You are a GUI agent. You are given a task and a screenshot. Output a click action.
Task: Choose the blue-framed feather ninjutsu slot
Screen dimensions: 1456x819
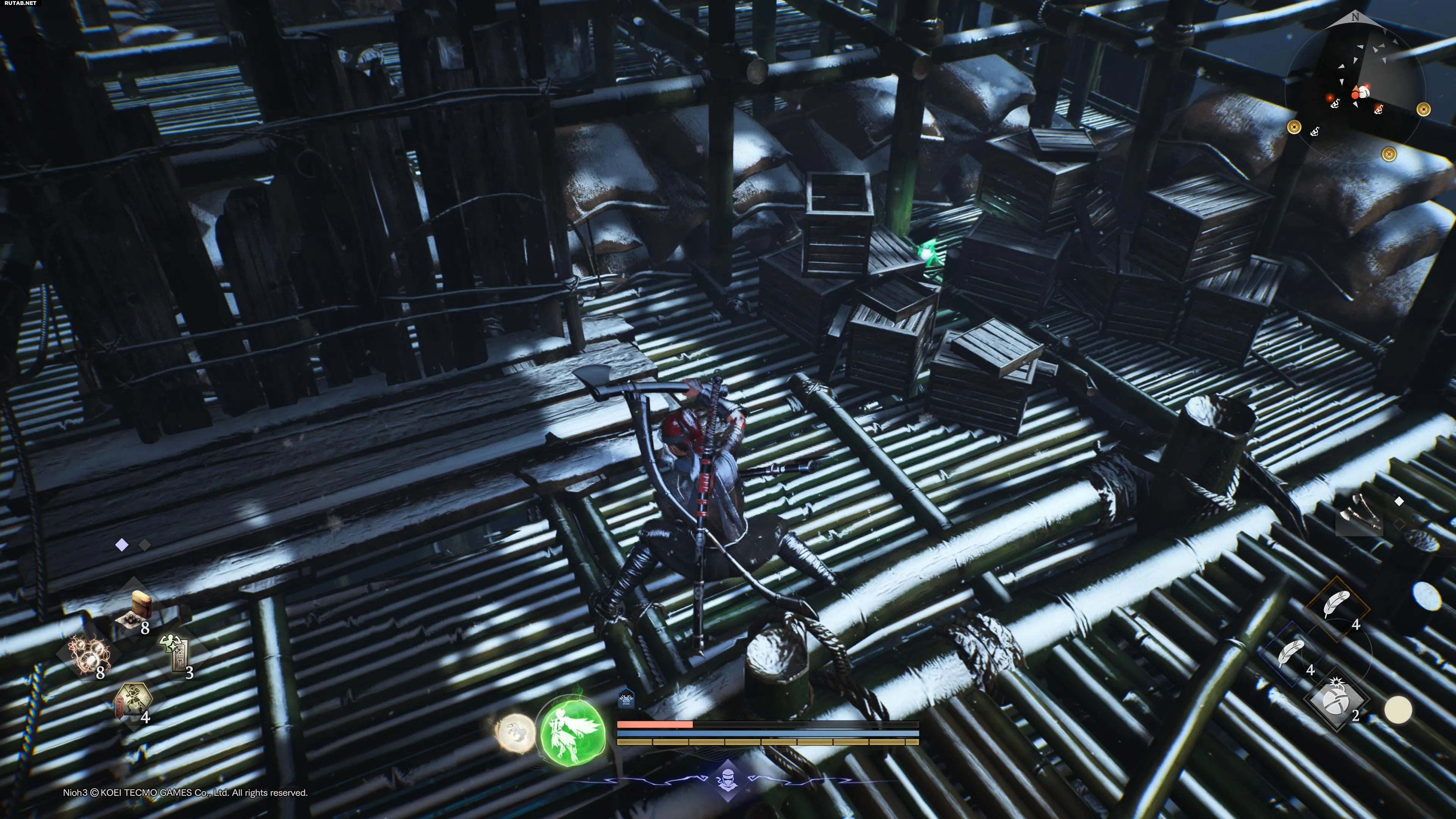click(1291, 654)
